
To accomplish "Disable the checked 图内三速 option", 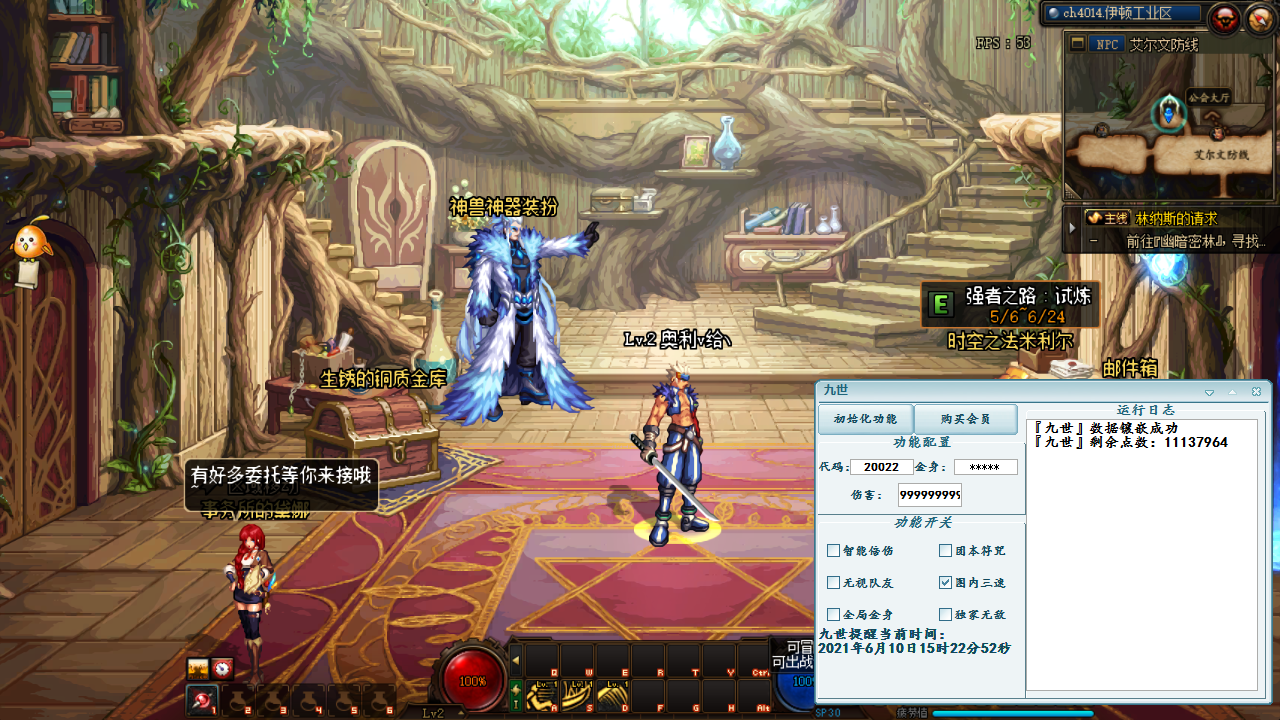I will (944, 583).
